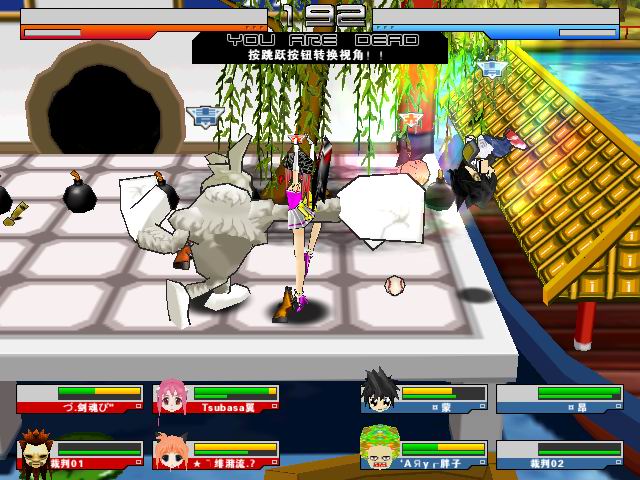Select the Tsubasa翼 player panel
The image size is (640, 480).
tap(232, 398)
